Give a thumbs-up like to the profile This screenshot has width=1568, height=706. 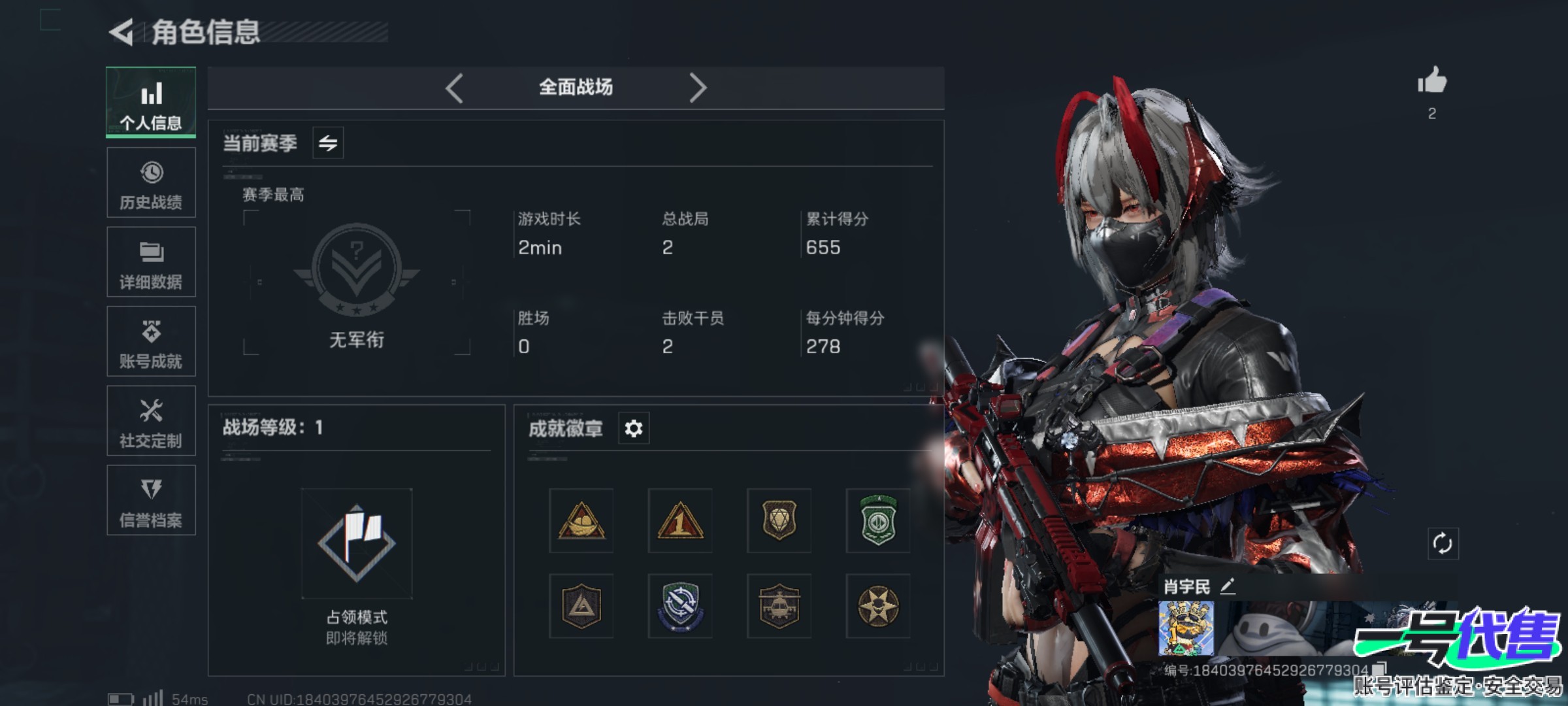tap(1432, 82)
